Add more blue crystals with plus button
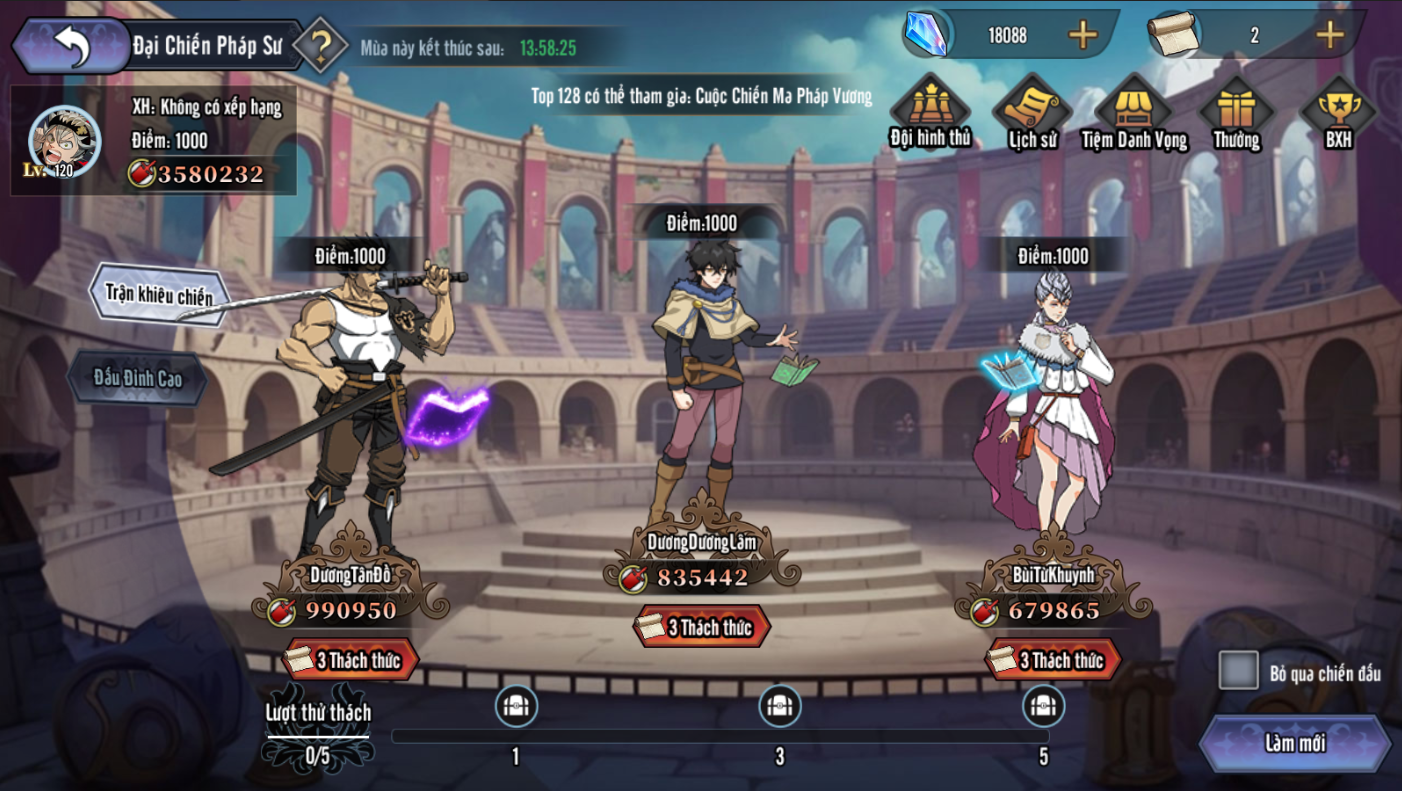The image size is (1402, 791). (1082, 35)
